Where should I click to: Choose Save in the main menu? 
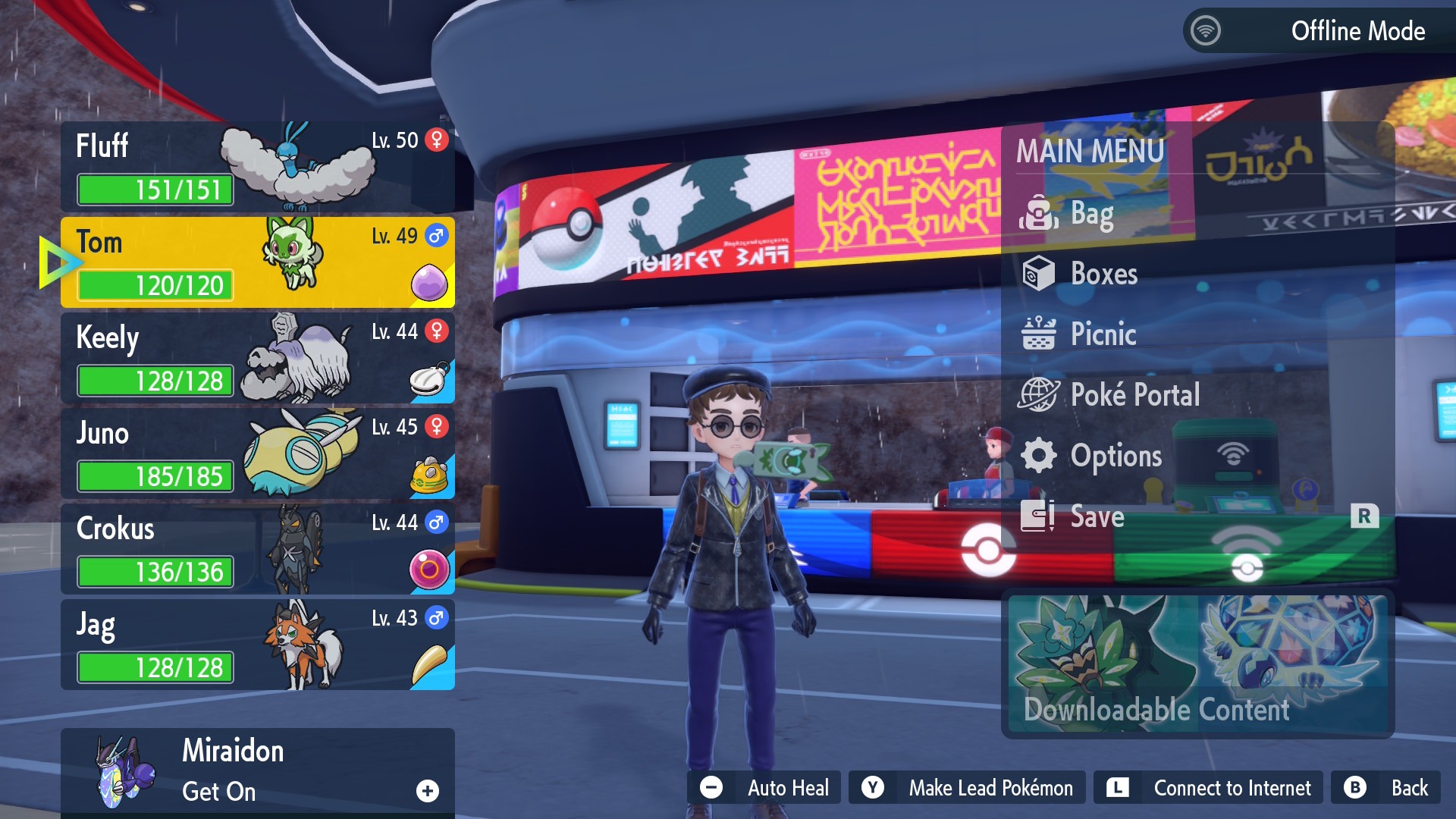click(1096, 516)
